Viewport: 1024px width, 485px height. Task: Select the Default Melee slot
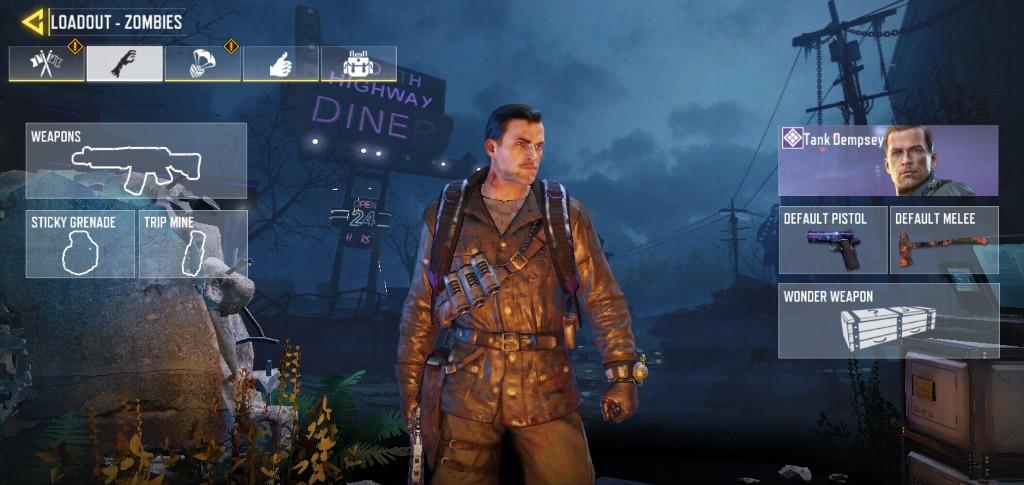[944, 240]
